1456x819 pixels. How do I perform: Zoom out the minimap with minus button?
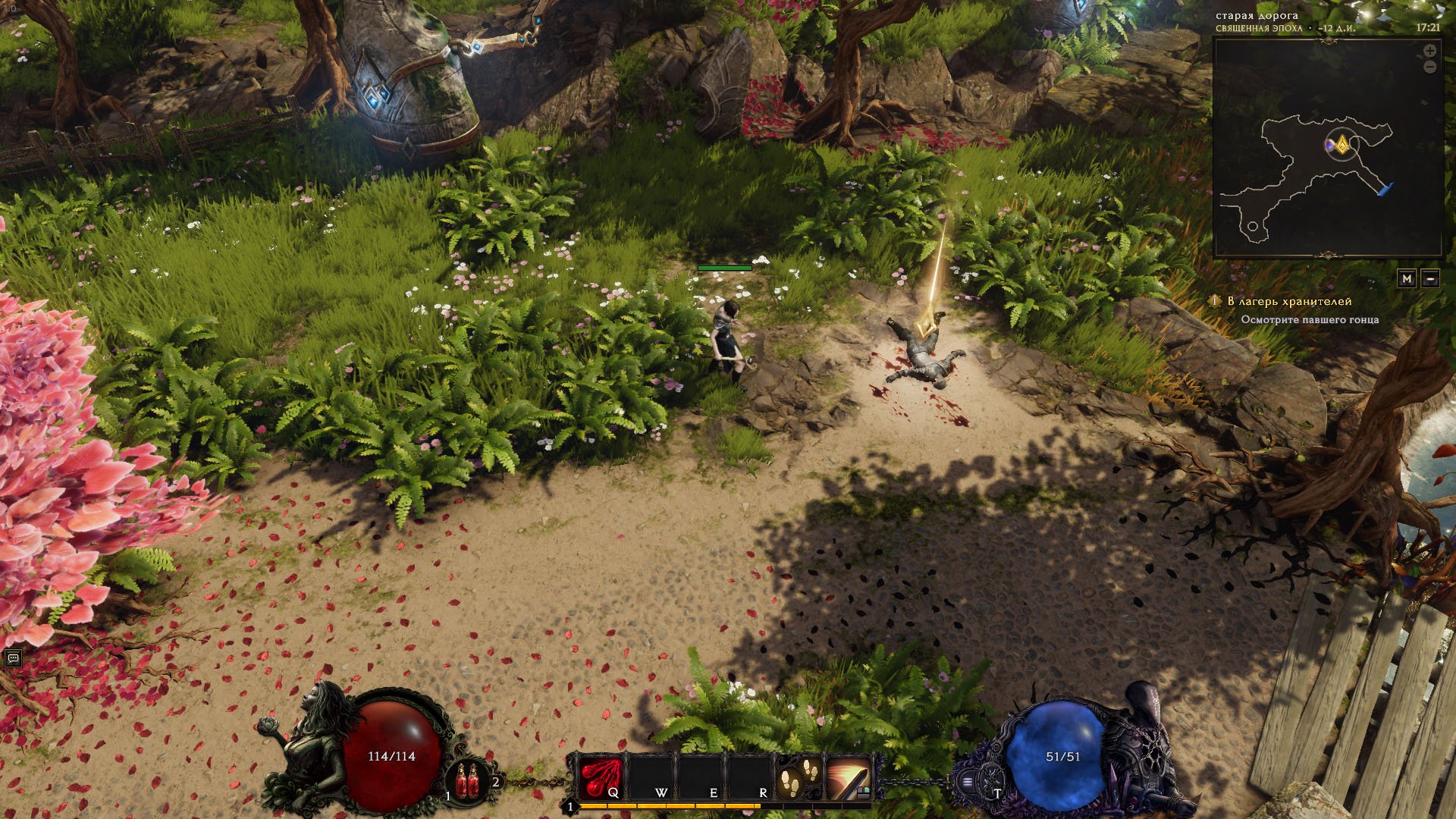(x=1429, y=67)
